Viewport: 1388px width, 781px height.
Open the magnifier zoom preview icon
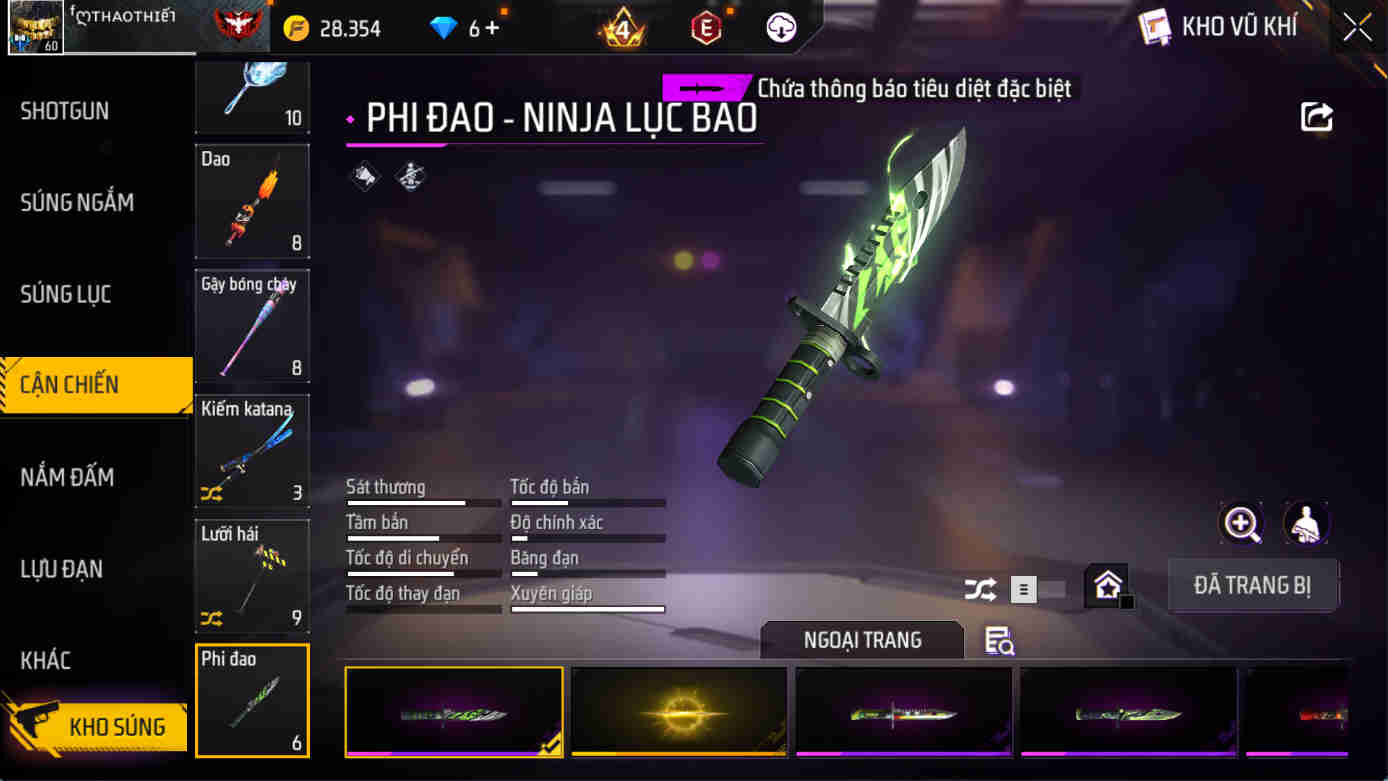click(1241, 524)
